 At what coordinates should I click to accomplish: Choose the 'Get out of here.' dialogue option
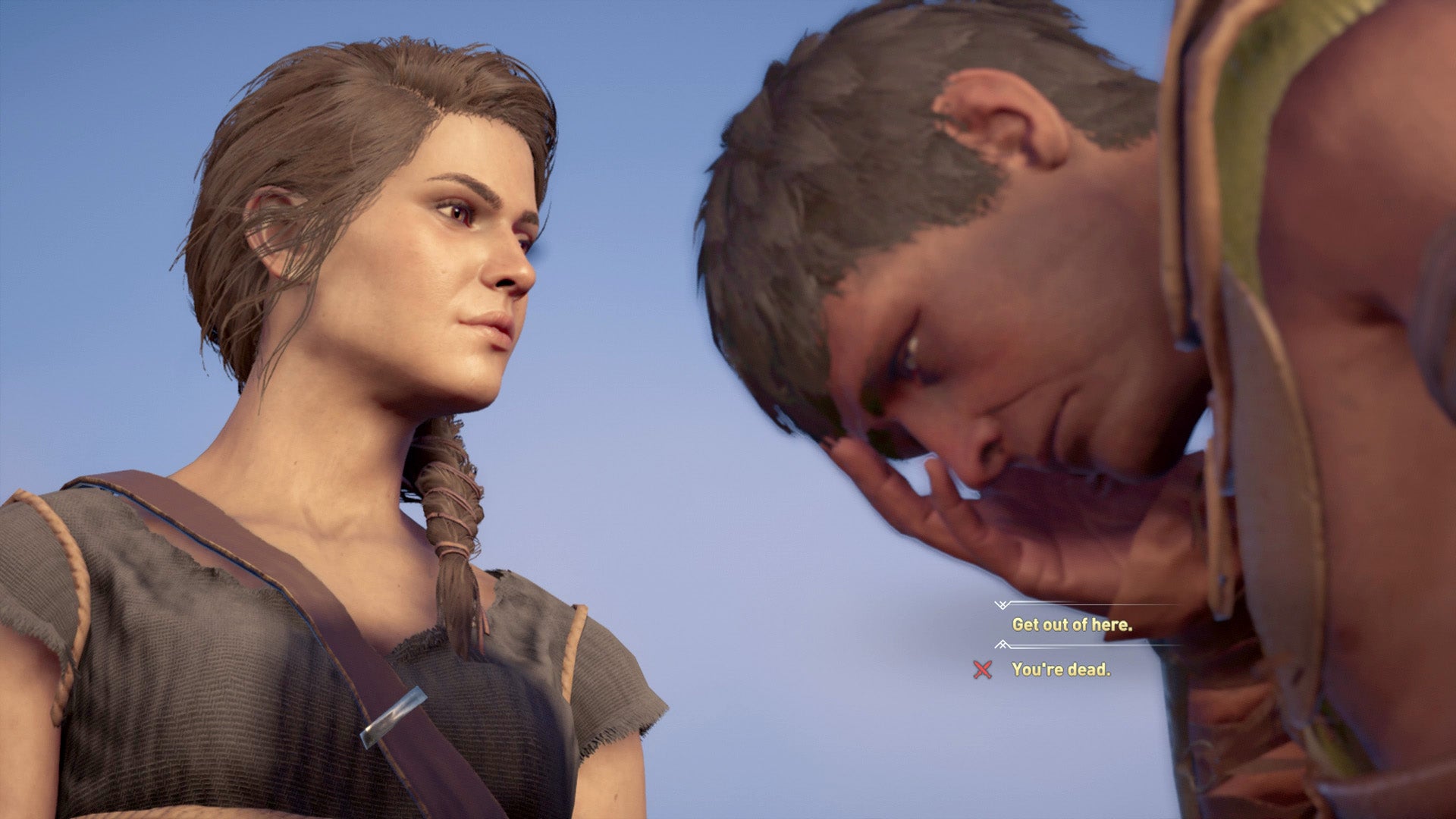(1072, 626)
